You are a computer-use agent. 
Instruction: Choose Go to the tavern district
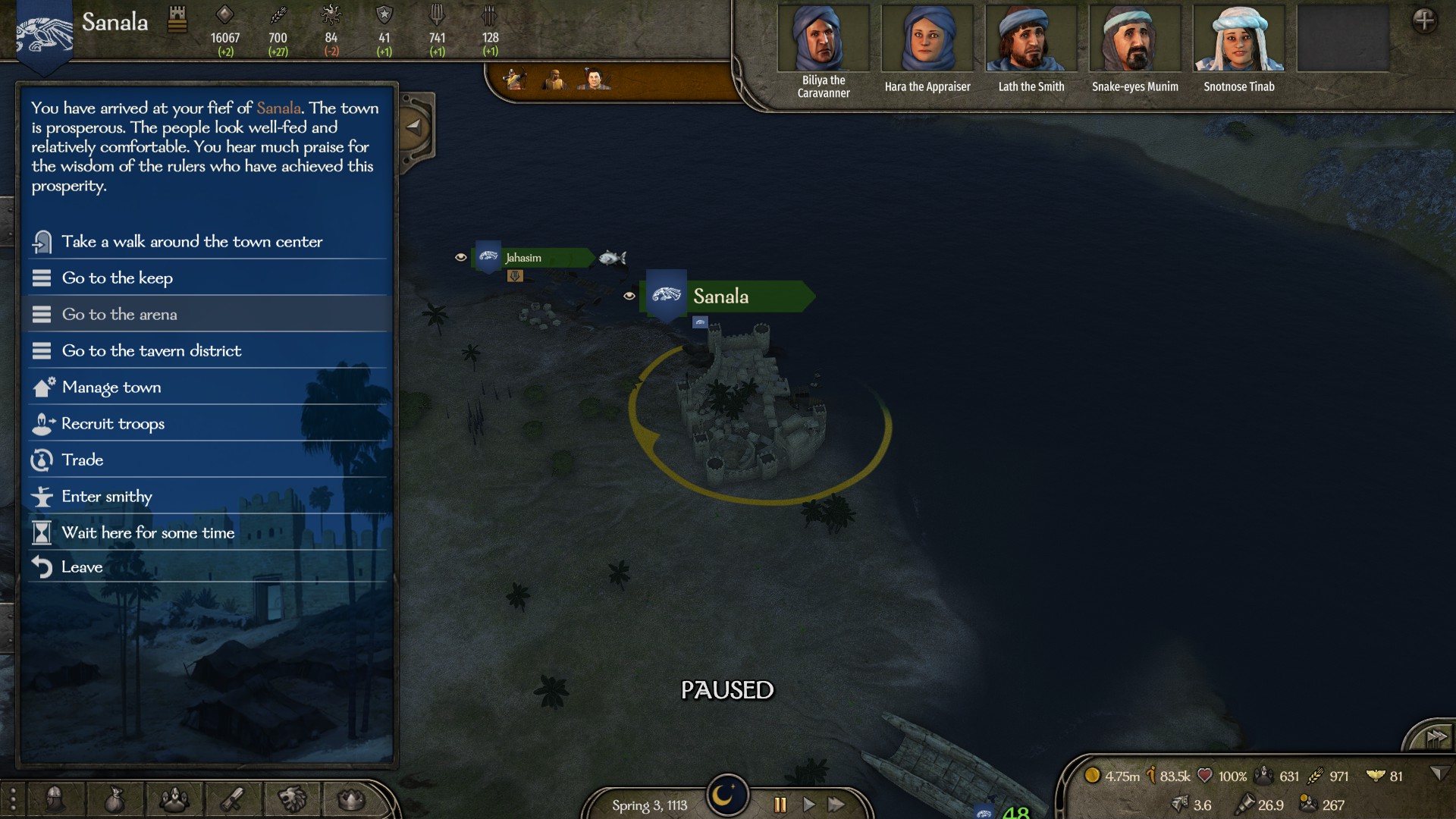(152, 350)
